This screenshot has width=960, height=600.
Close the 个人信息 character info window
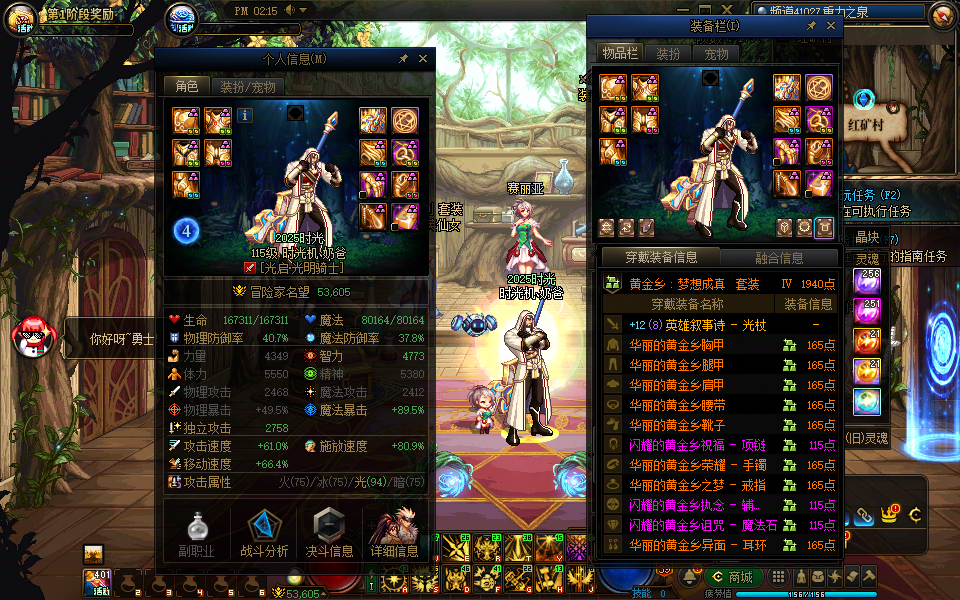pyautogui.click(x=423, y=59)
